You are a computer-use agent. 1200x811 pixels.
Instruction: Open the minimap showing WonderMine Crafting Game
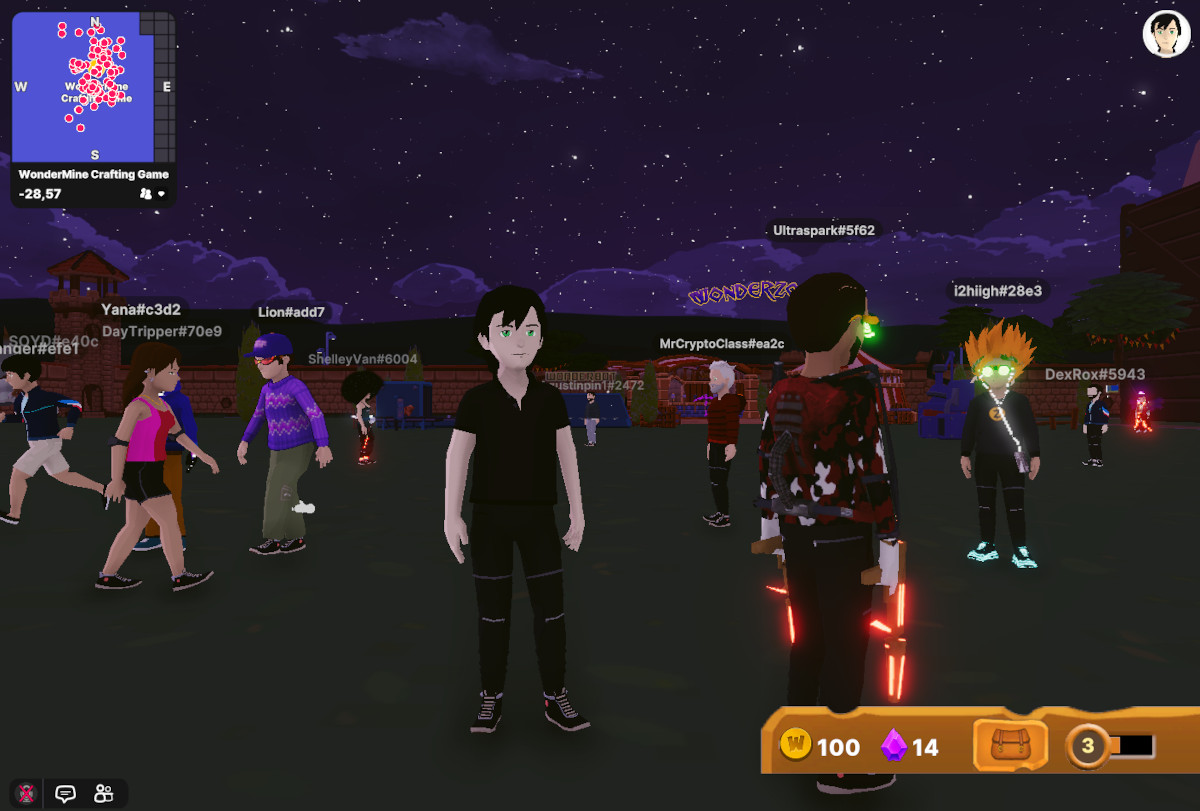[x=93, y=88]
